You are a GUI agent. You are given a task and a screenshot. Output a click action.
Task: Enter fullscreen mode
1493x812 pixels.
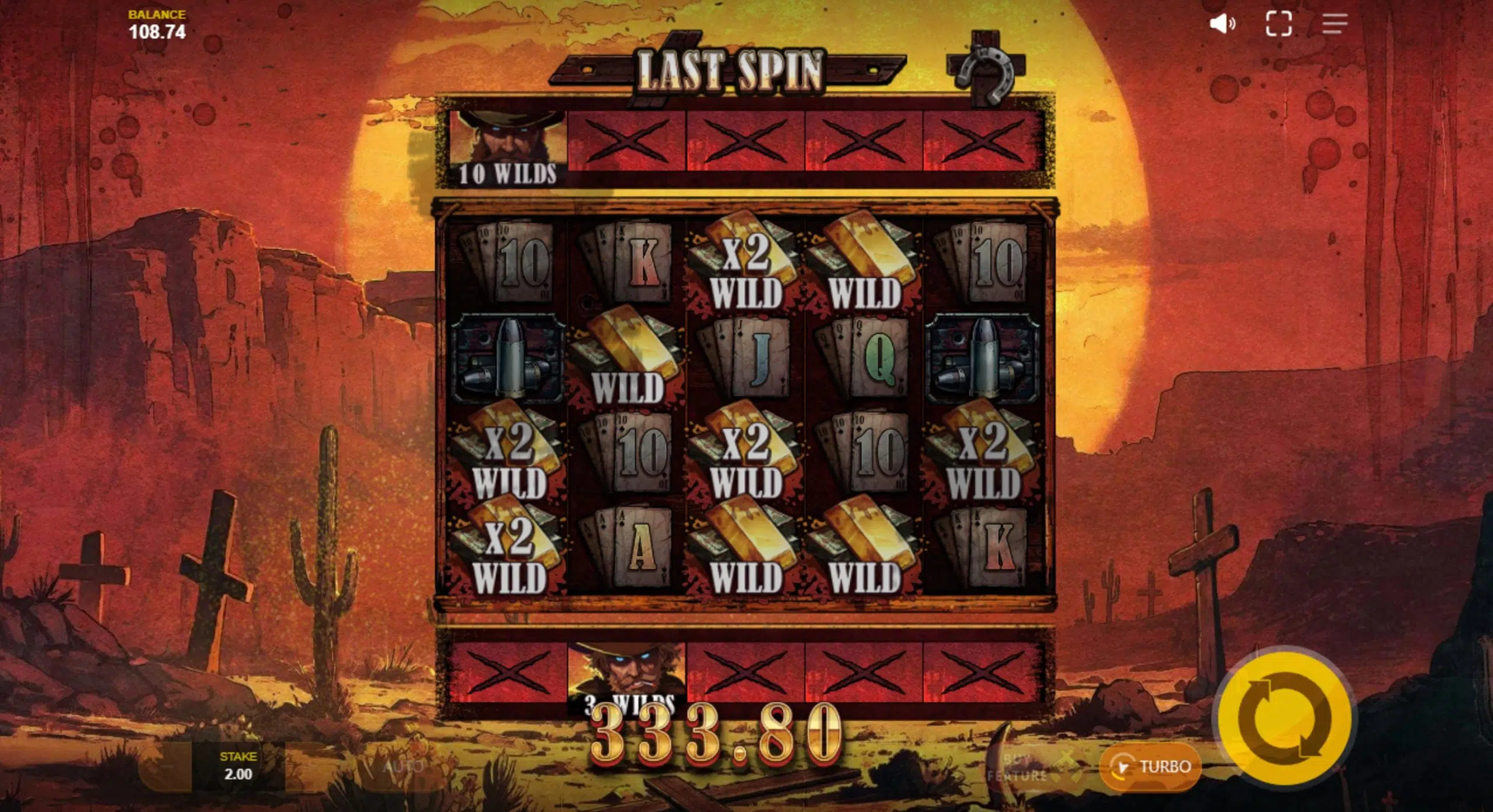point(1278,24)
